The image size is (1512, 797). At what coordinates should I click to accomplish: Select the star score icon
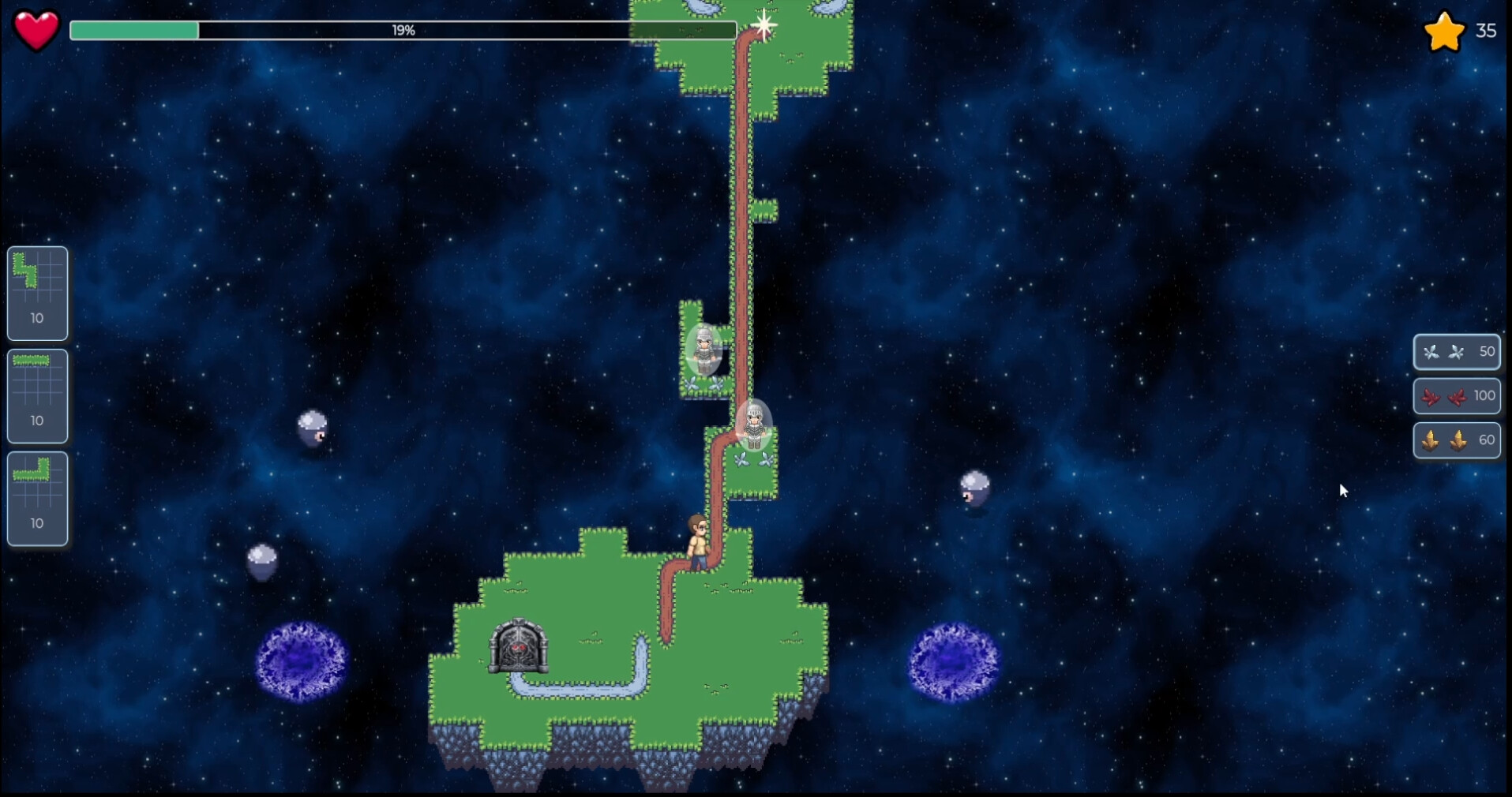tap(1445, 31)
